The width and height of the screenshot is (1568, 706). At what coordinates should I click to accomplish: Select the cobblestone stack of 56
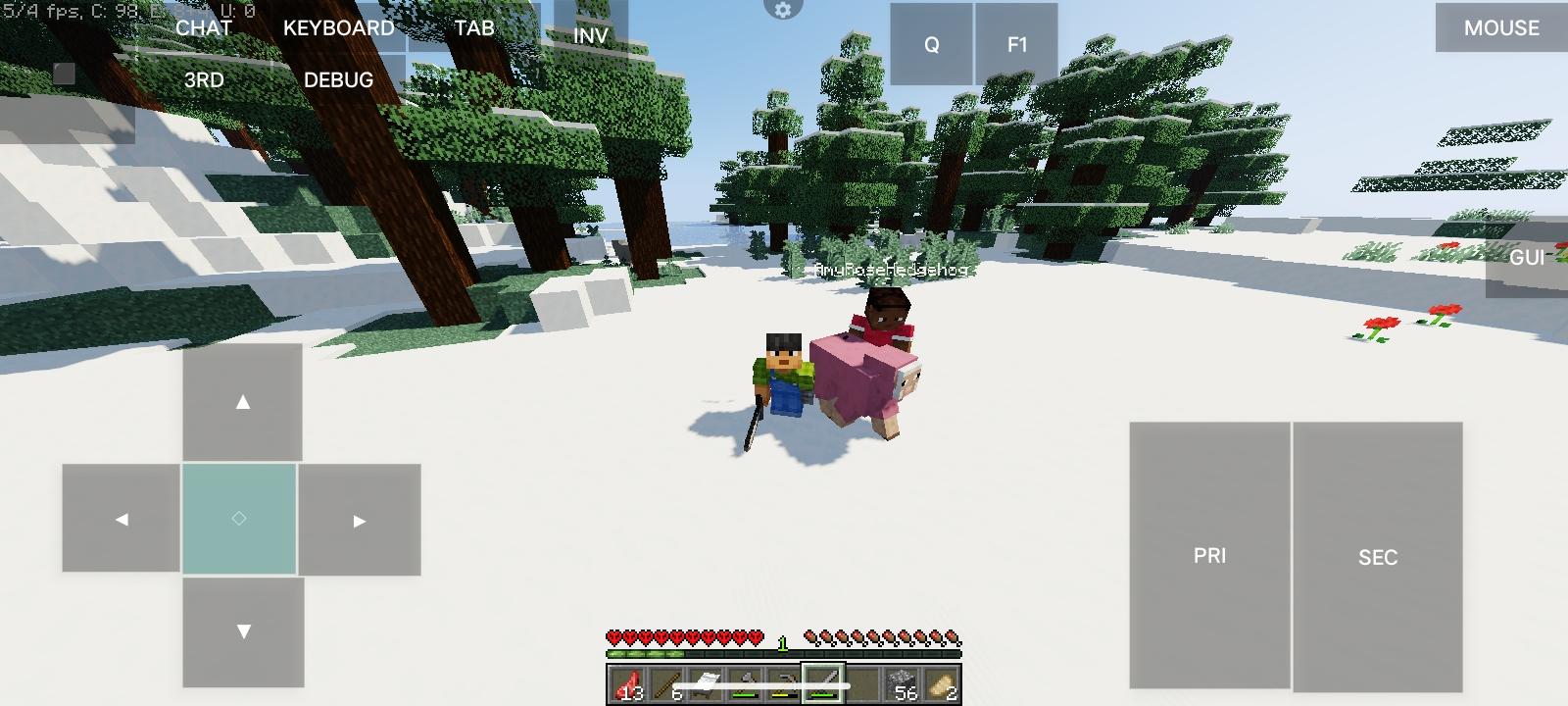click(x=904, y=681)
